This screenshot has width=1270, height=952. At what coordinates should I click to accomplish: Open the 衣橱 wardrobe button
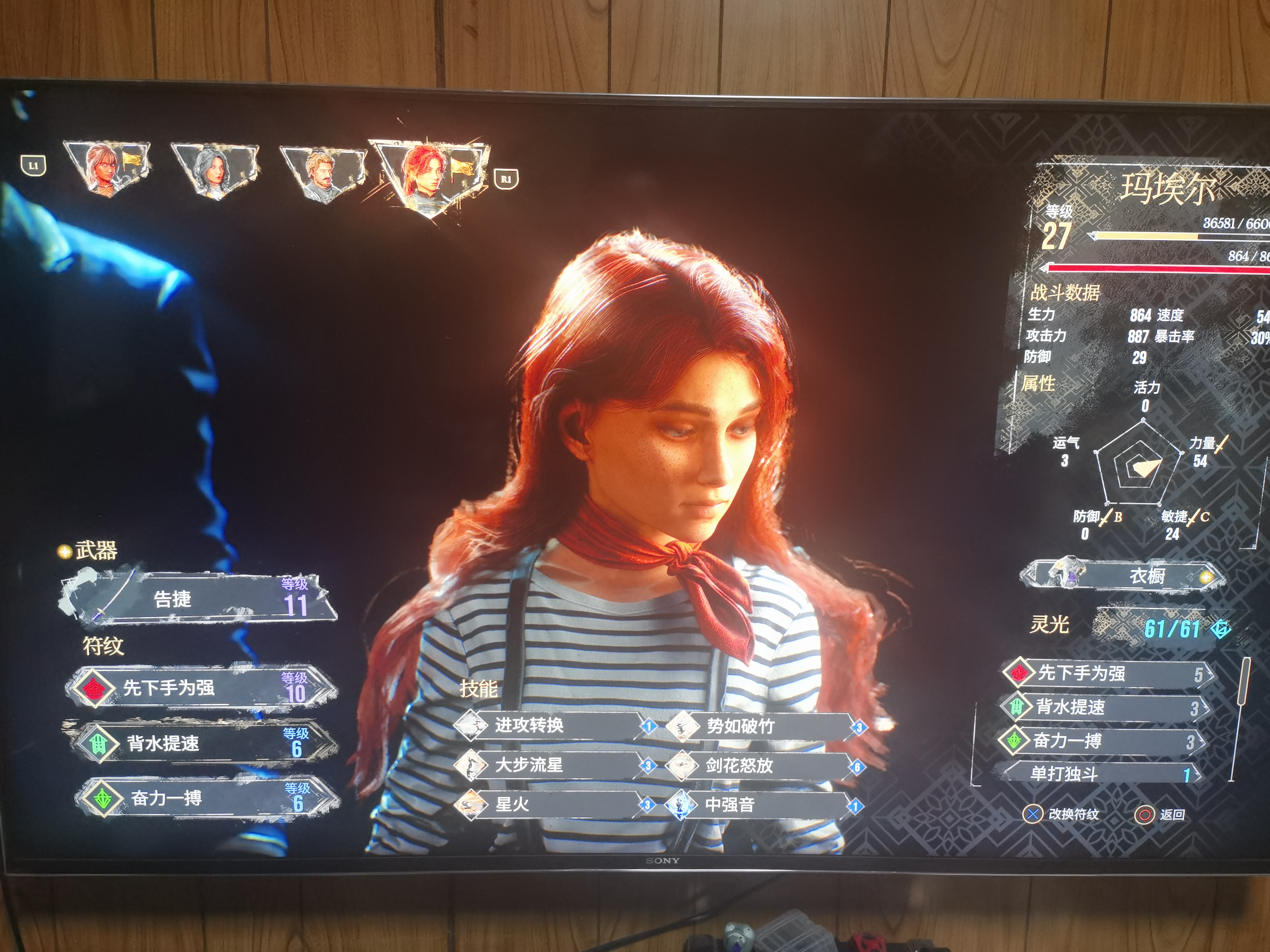(x=1122, y=575)
